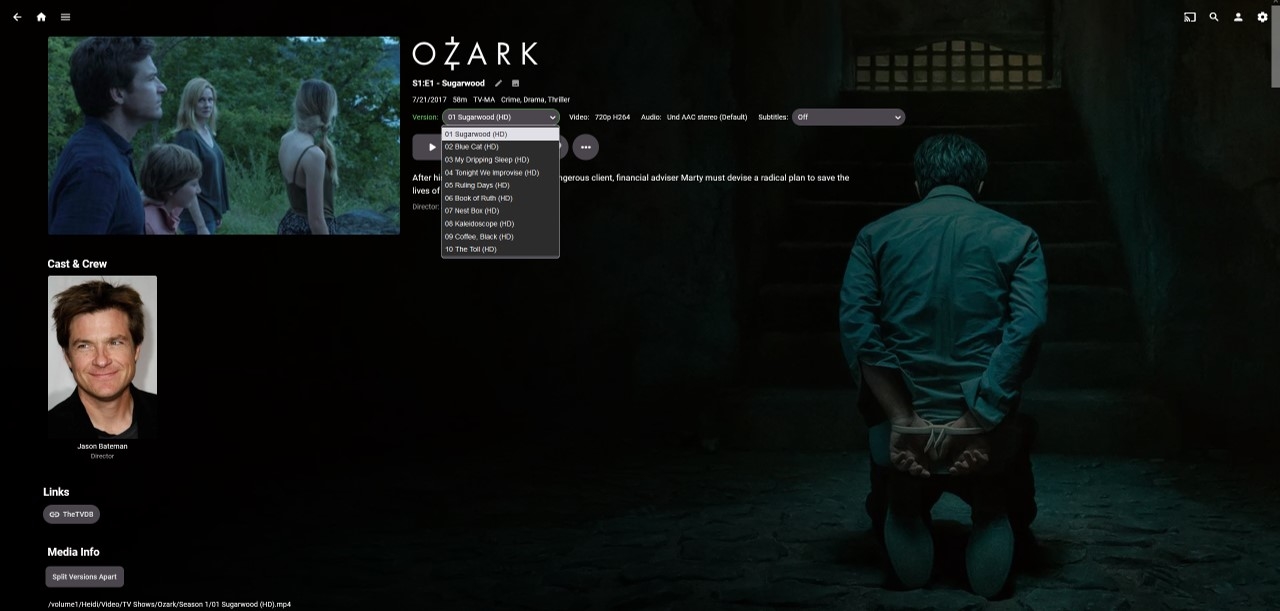Open the three-dots more options button

click(585, 147)
